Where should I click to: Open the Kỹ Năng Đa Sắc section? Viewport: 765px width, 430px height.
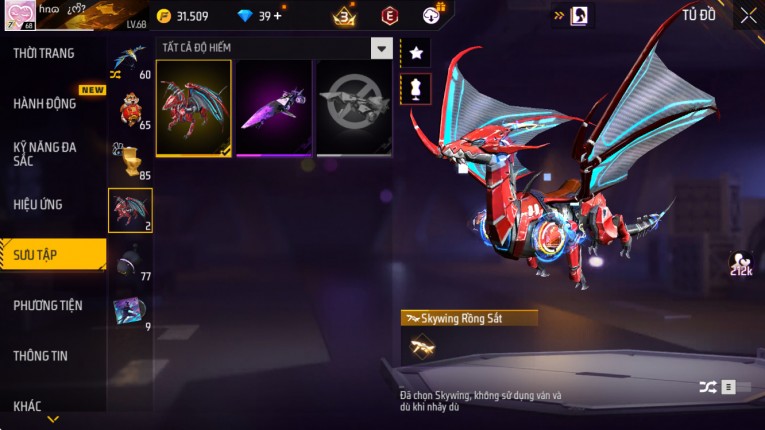(x=45, y=153)
